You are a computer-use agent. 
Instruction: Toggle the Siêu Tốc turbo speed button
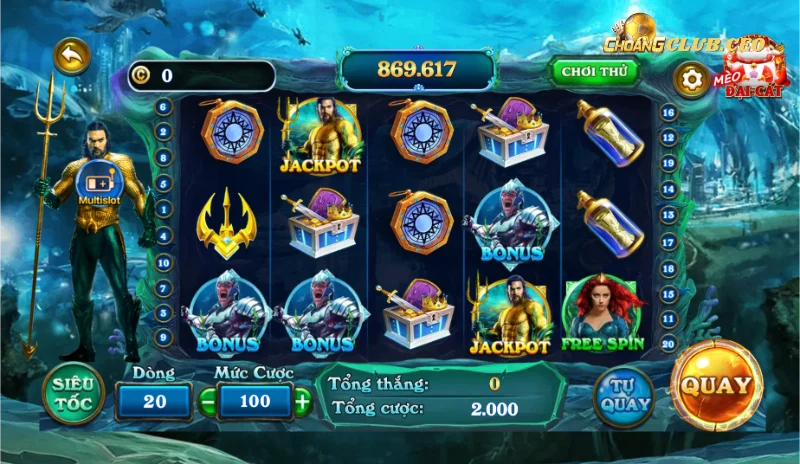coord(72,393)
